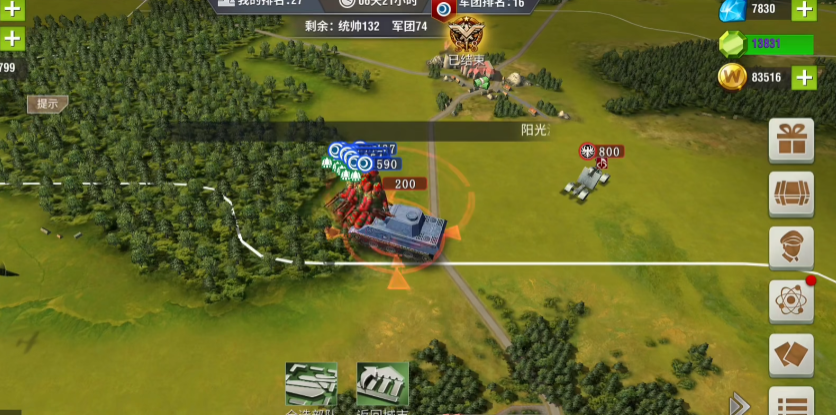This screenshot has width=836, height=415.
Task: Select all troops with the 全选部队 button
Action: tap(311, 386)
